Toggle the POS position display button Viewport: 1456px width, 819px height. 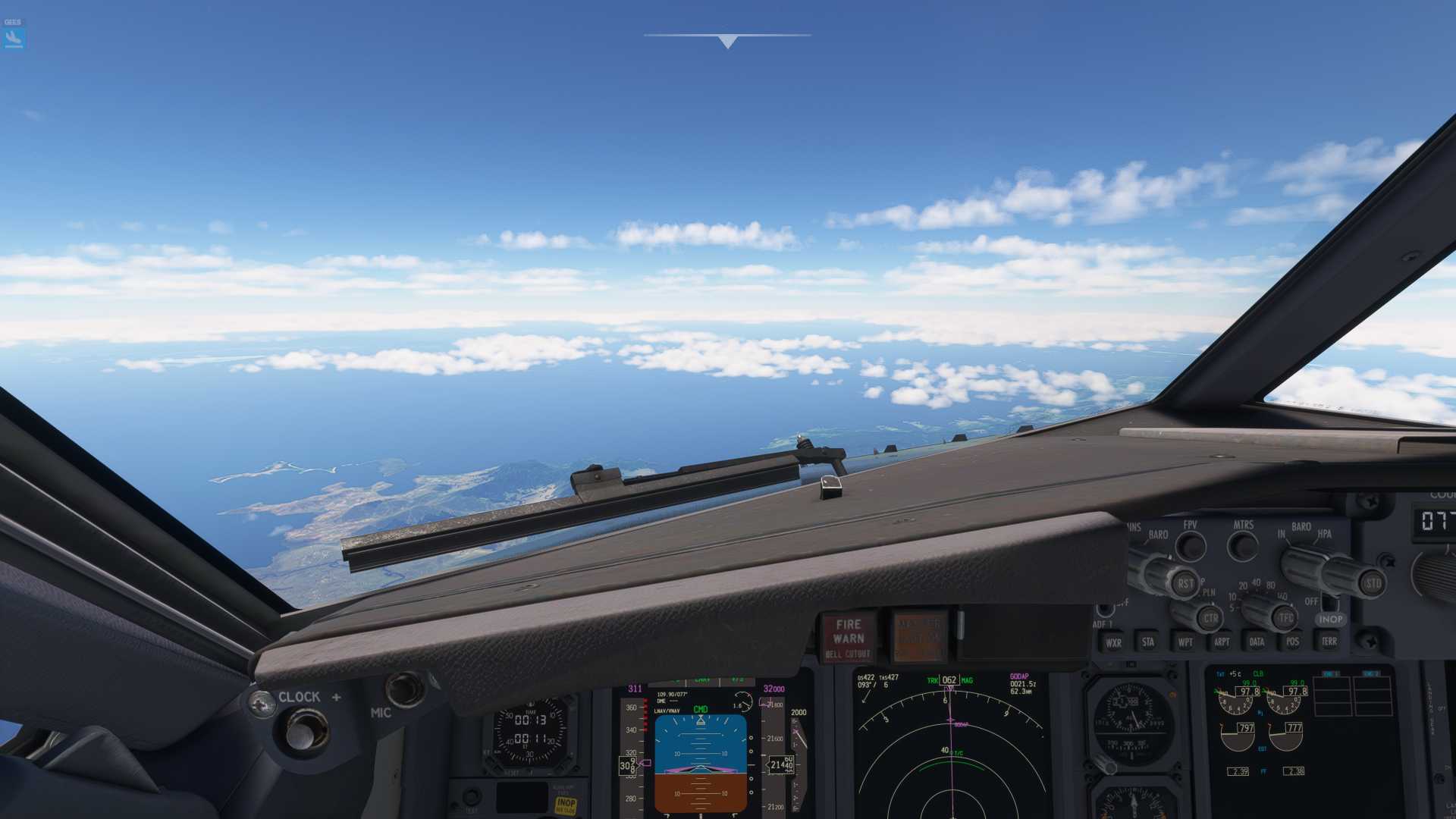tap(1292, 642)
